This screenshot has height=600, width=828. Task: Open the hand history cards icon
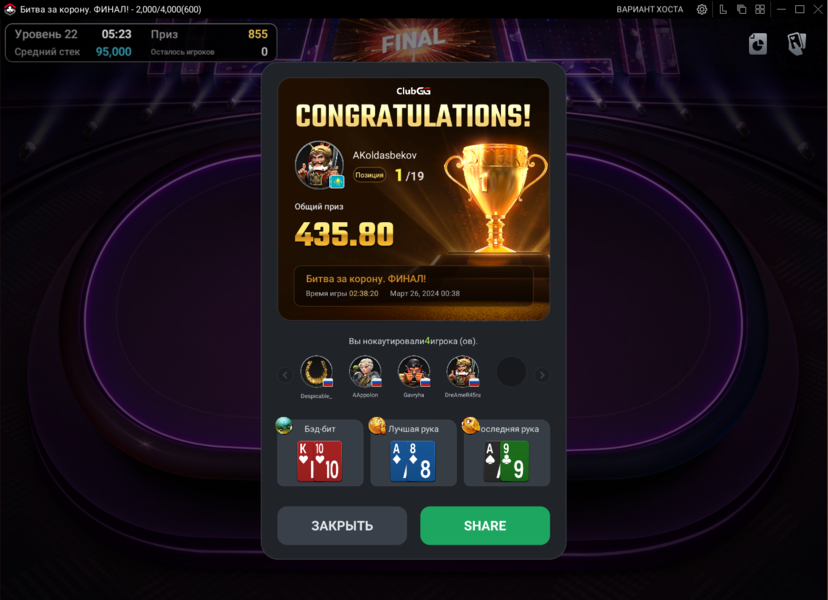tap(796, 44)
